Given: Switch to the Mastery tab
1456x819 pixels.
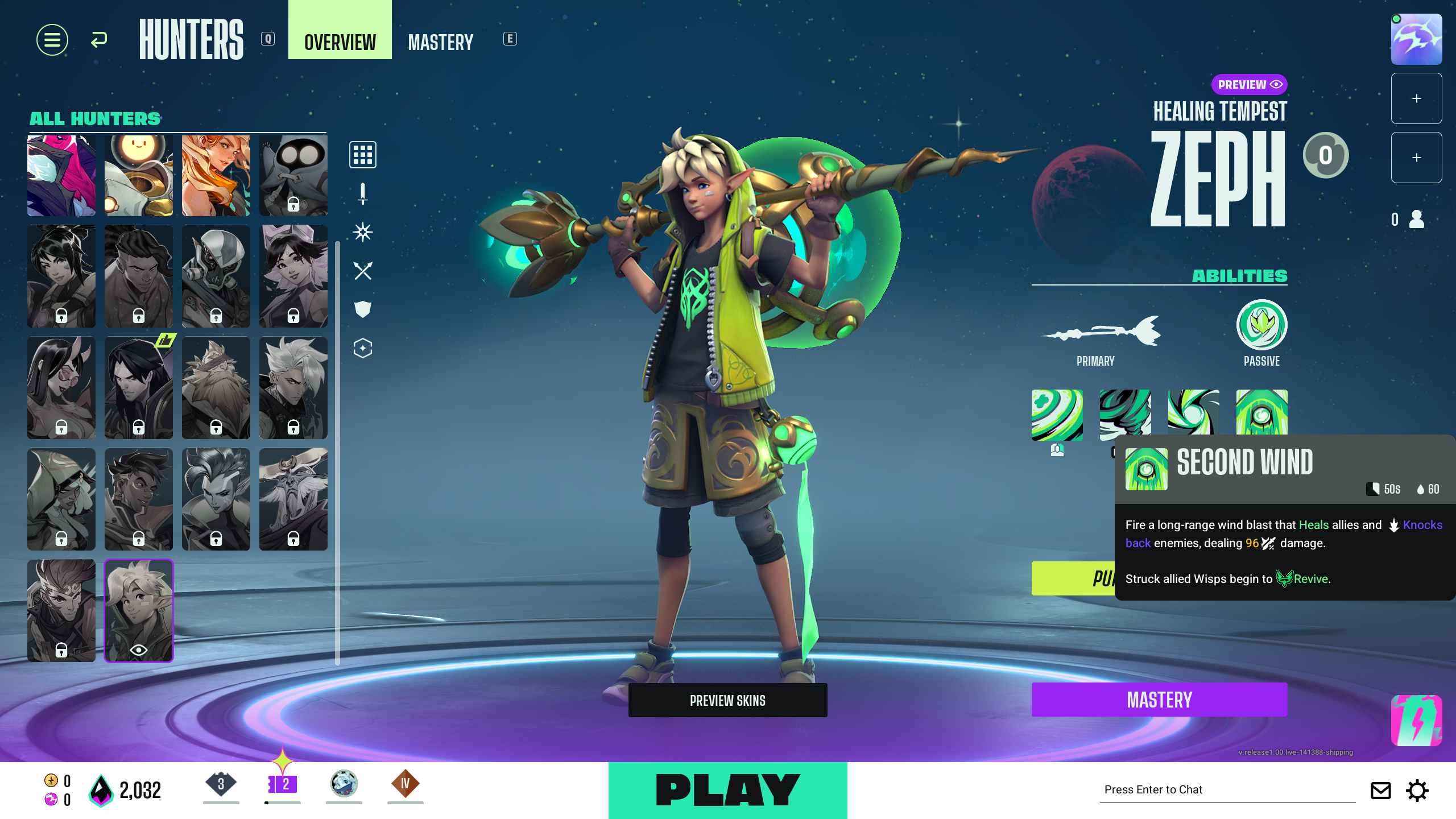Looking at the screenshot, I should coord(440,42).
